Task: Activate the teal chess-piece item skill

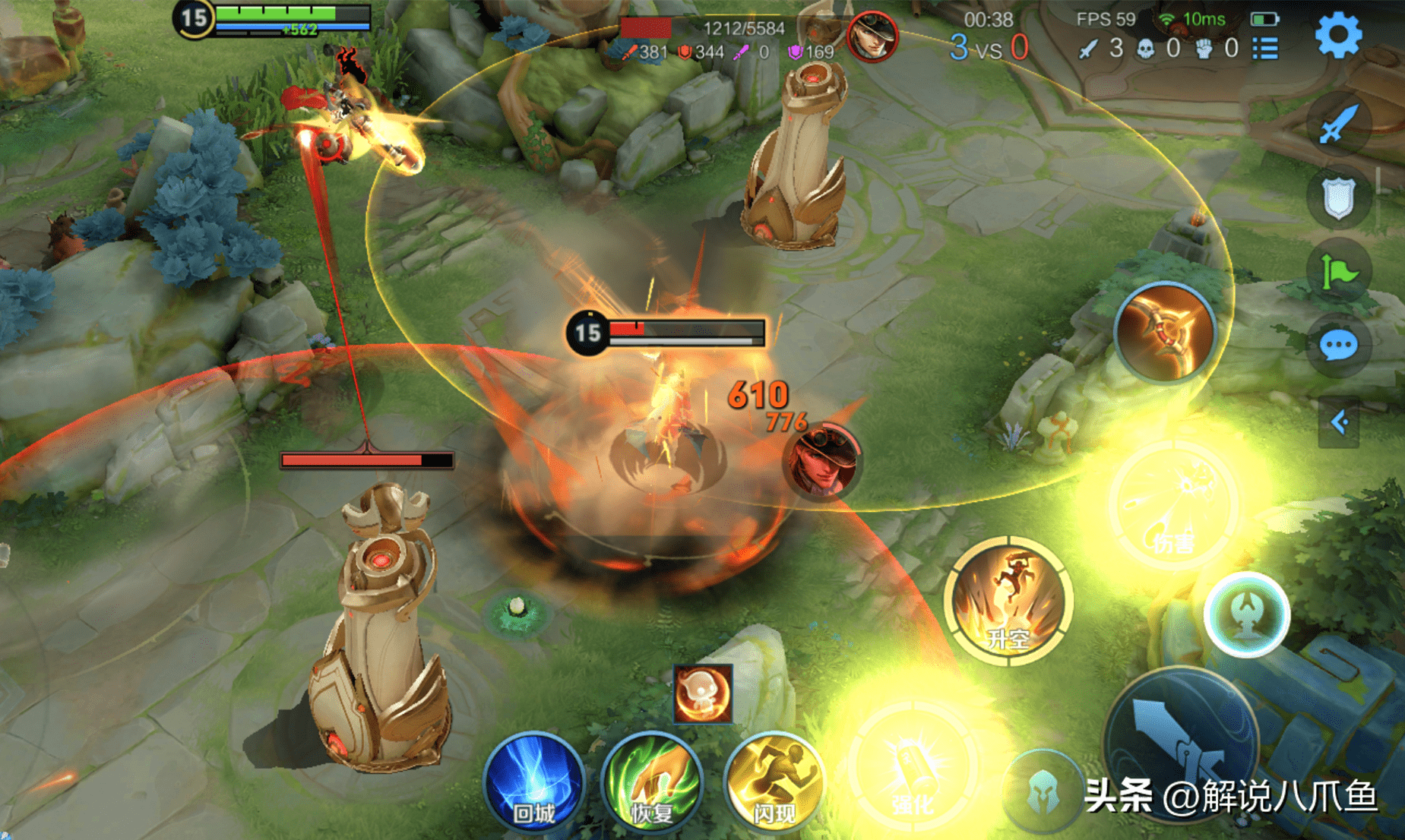Action: pyautogui.click(x=1246, y=614)
